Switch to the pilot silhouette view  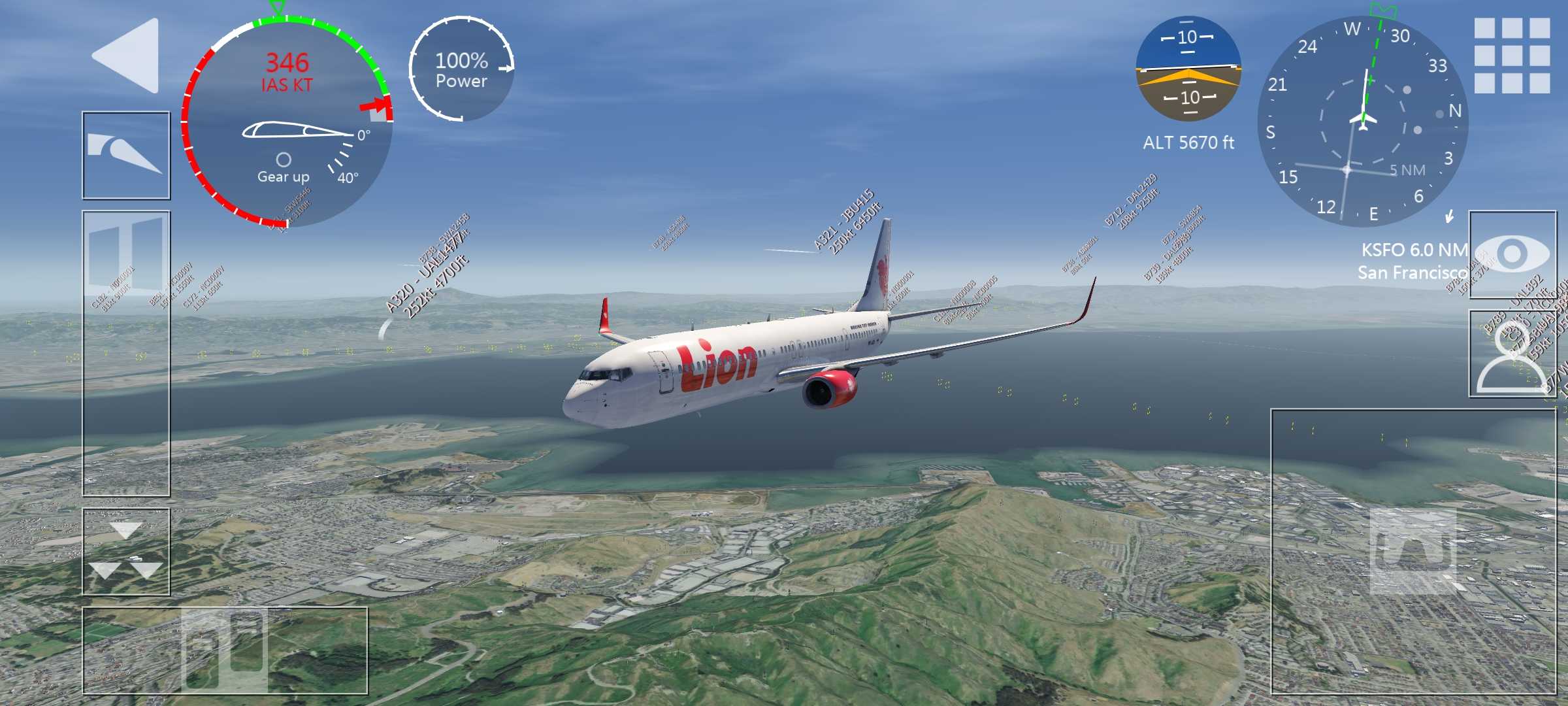pyautogui.click(x=1512, y=354)
